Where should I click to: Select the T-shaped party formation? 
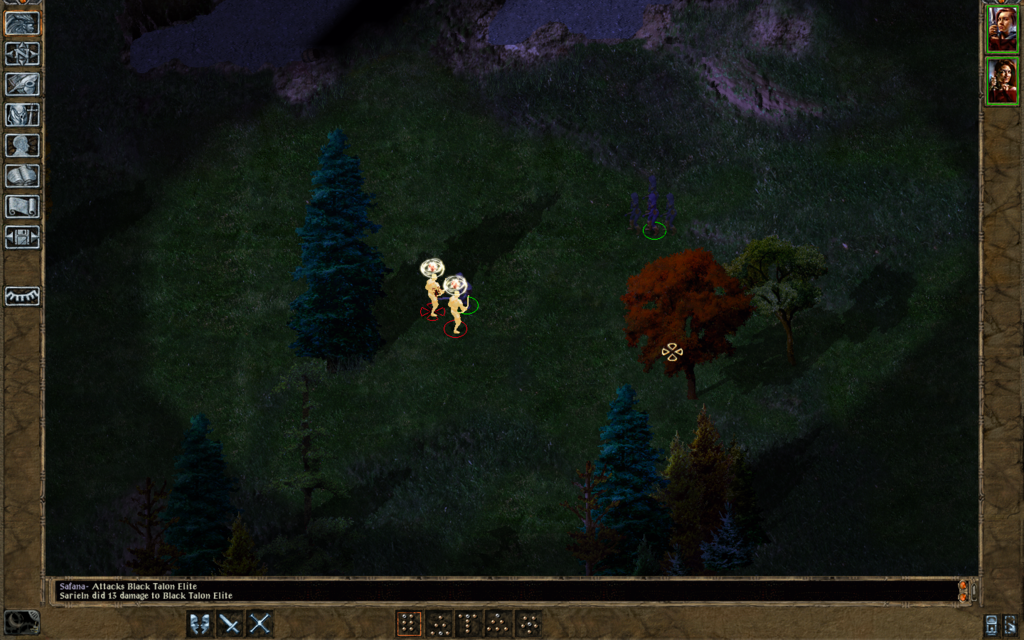[x=468, y=624]
